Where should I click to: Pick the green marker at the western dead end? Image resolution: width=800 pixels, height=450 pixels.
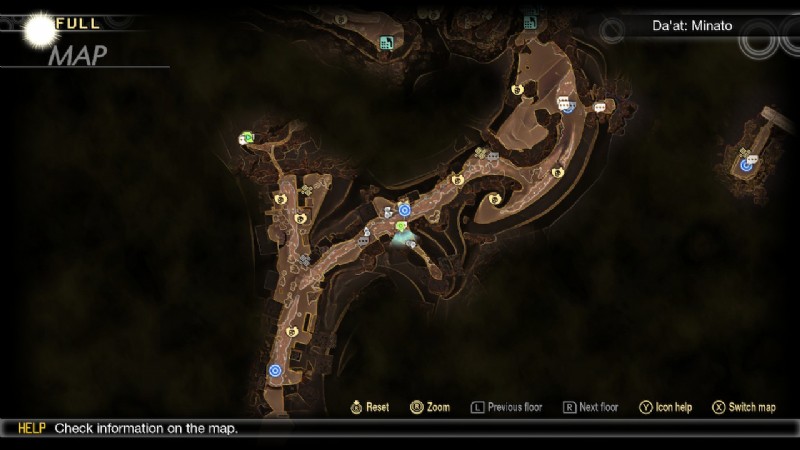(246, 138)
